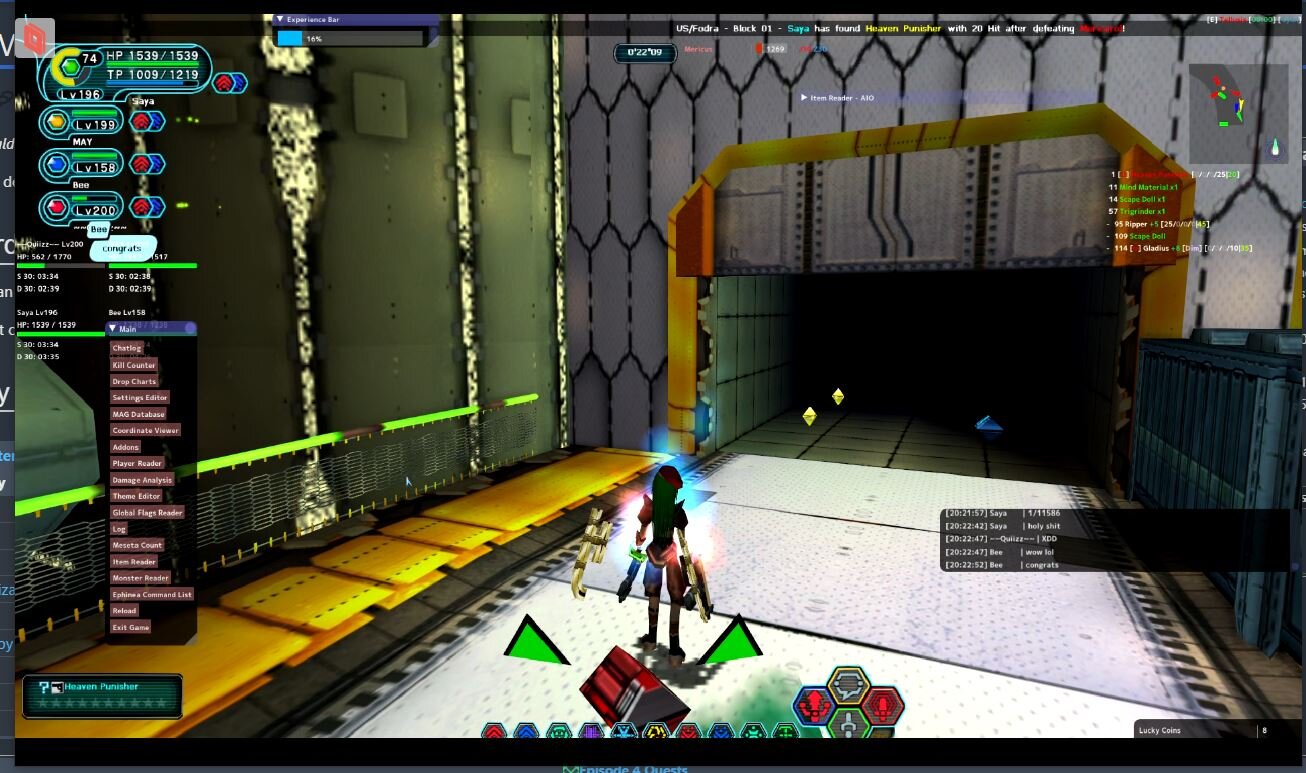Open the Player Reader addon
Screen dimensions: 1306x773
coord(137,463)
